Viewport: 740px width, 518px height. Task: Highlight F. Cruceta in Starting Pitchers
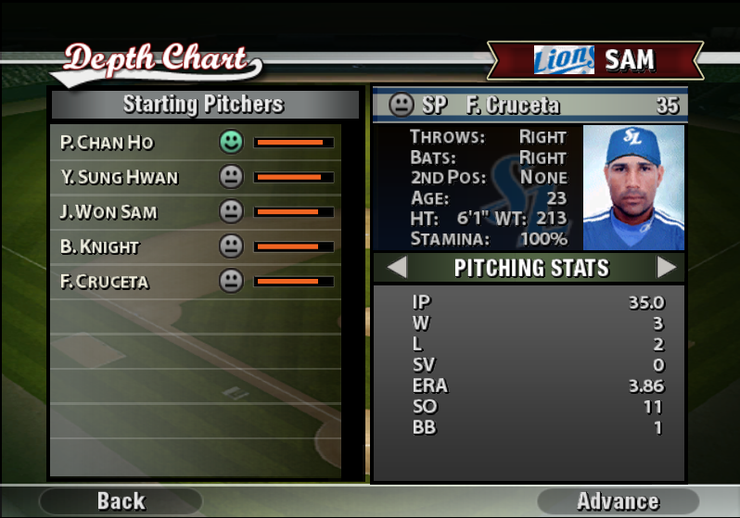[x=104, y=282]
